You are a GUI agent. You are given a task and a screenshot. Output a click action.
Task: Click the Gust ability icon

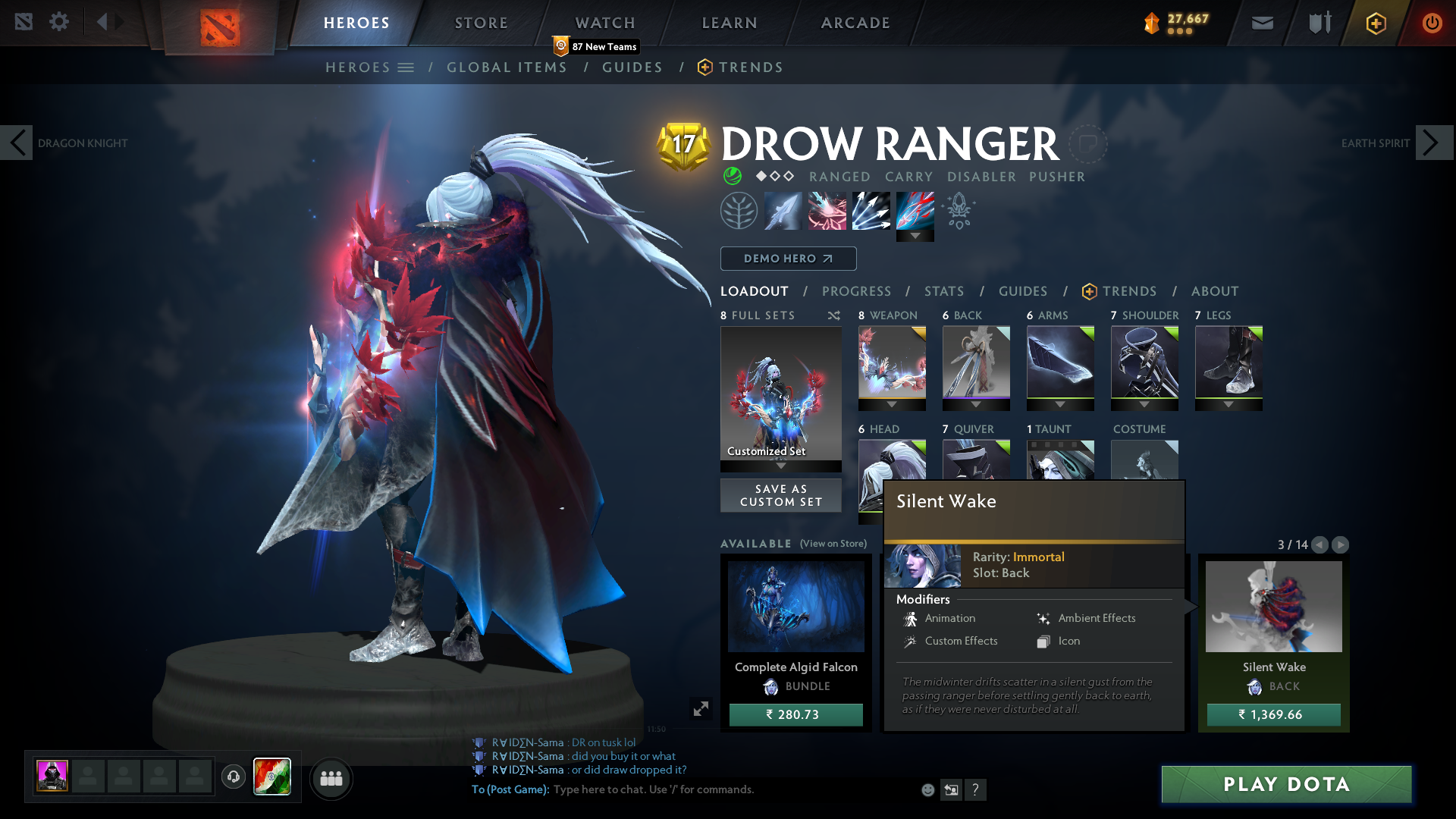827,210
